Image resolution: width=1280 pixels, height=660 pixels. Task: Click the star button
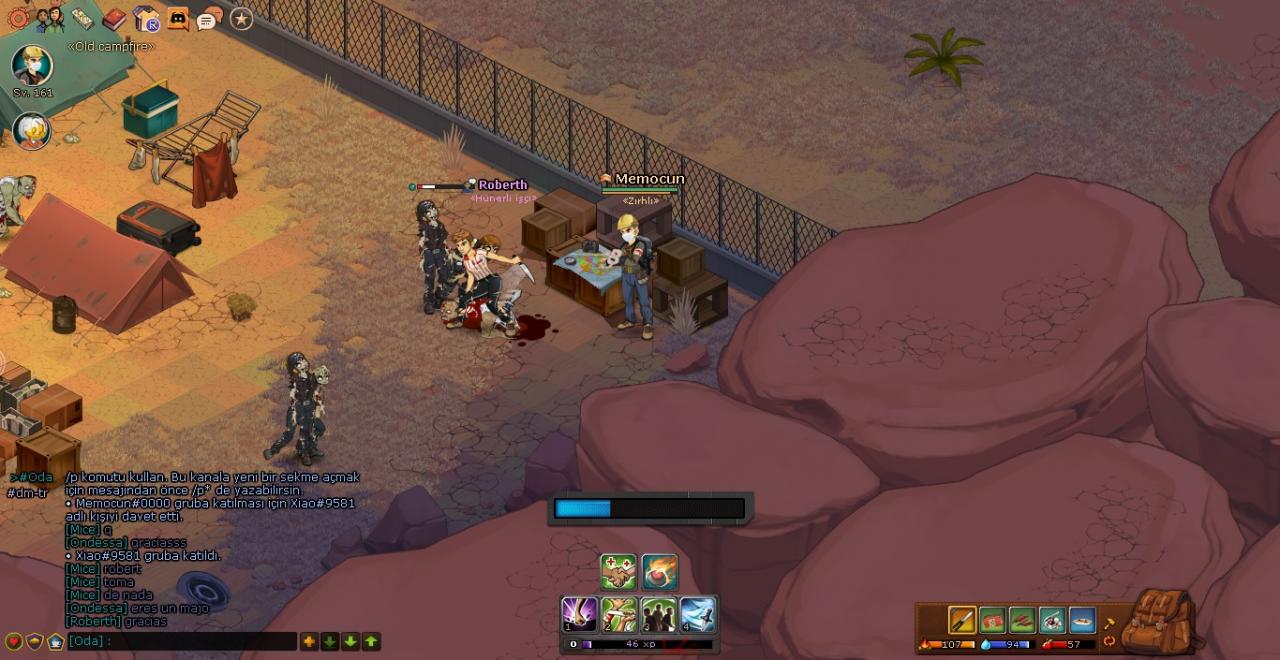tap(241, 18)
